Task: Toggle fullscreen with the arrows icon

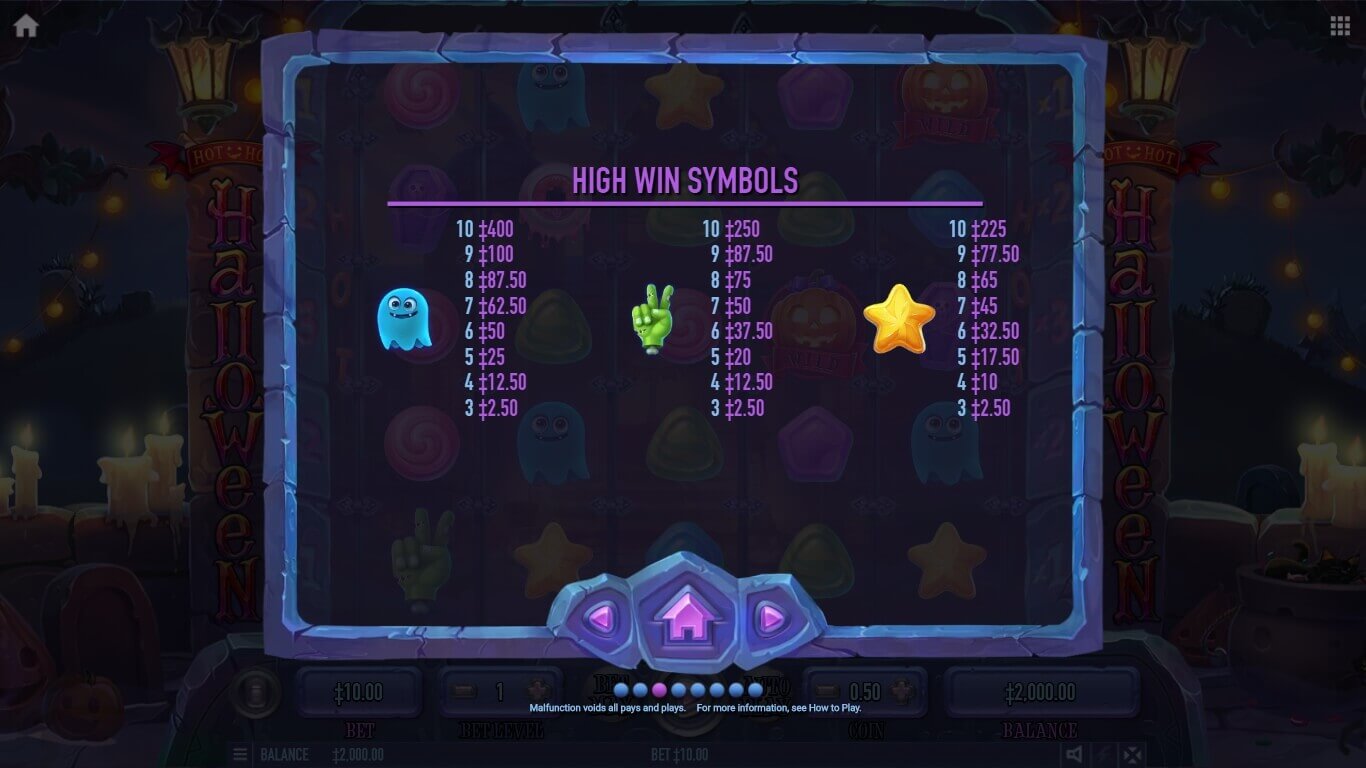Action: pos(1131,754)
